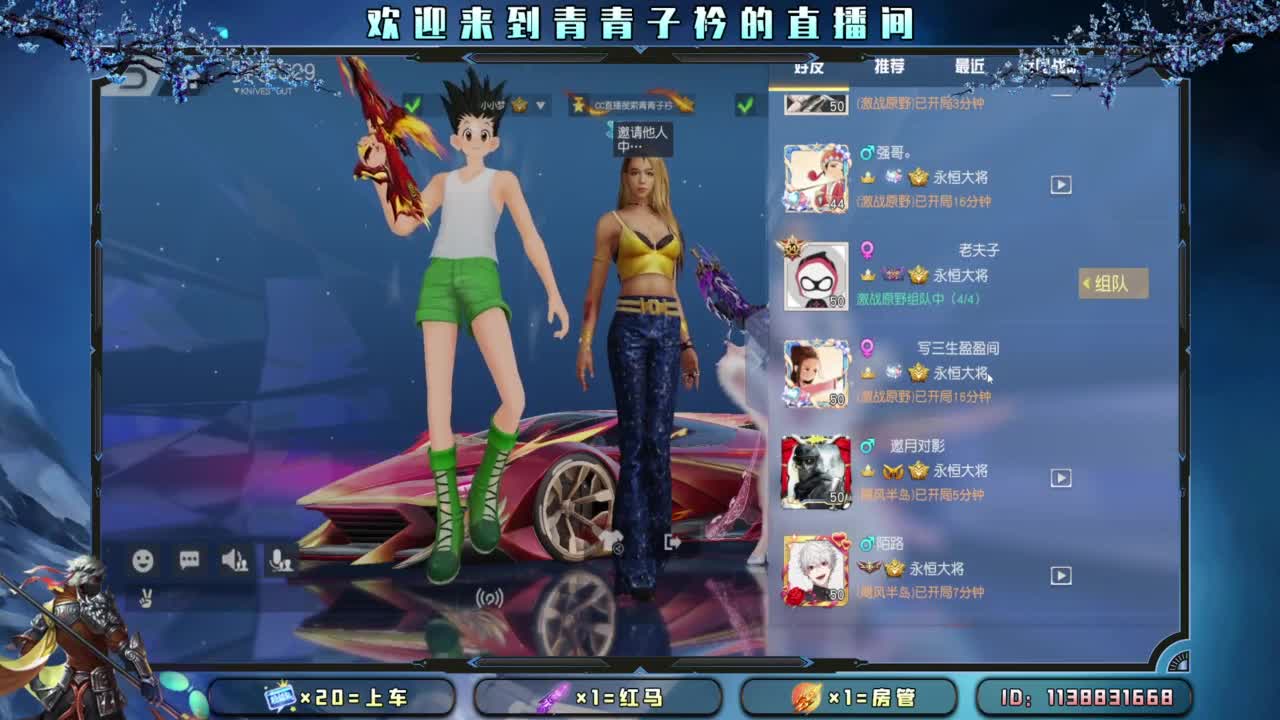Image resolution: width=1280 pixels, height=720 pixels.
Task: Click the green ready checkmark above 小小梦
Action: point(413,105)
